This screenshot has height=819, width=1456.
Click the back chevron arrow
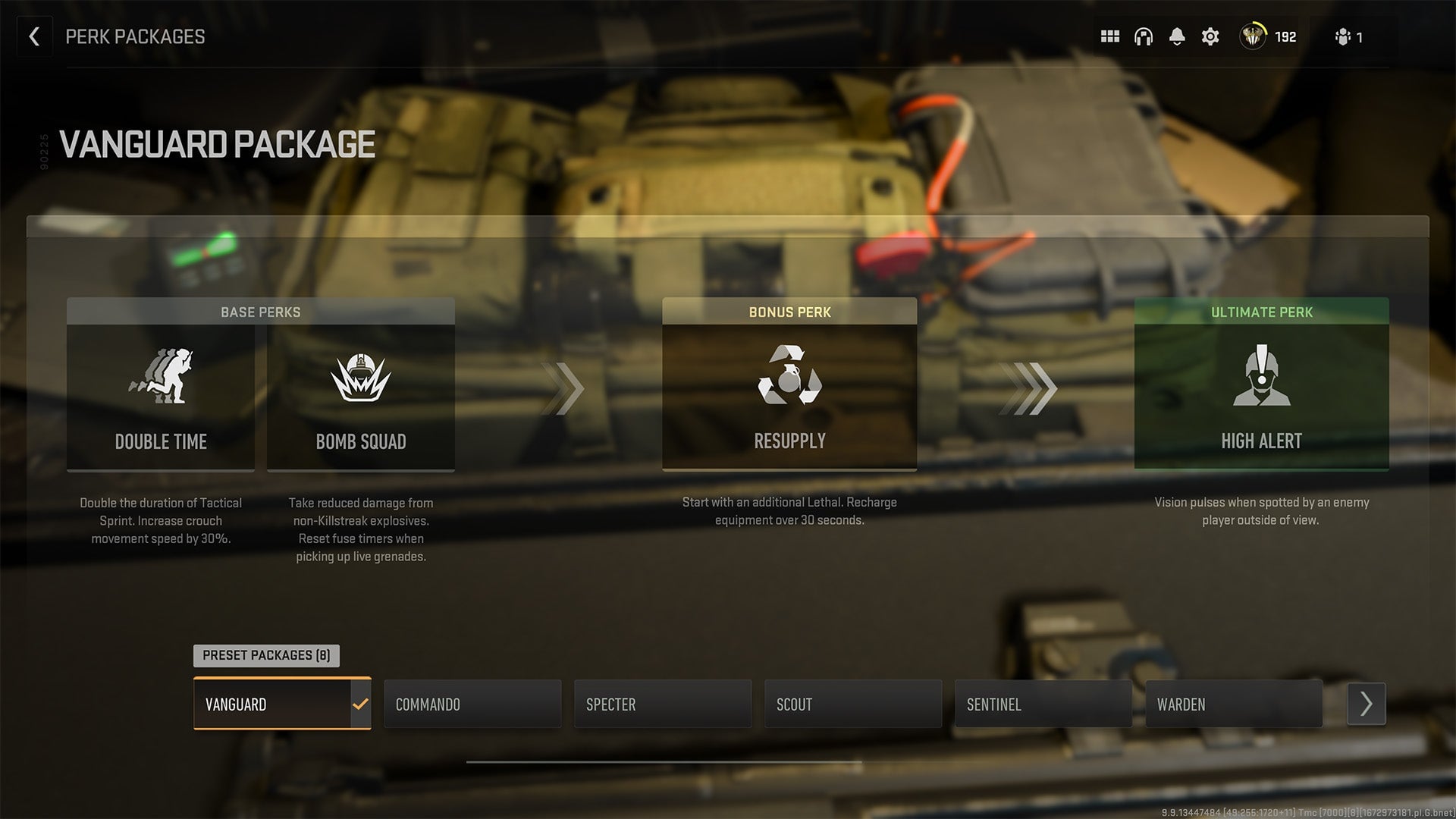pos(34,36)
